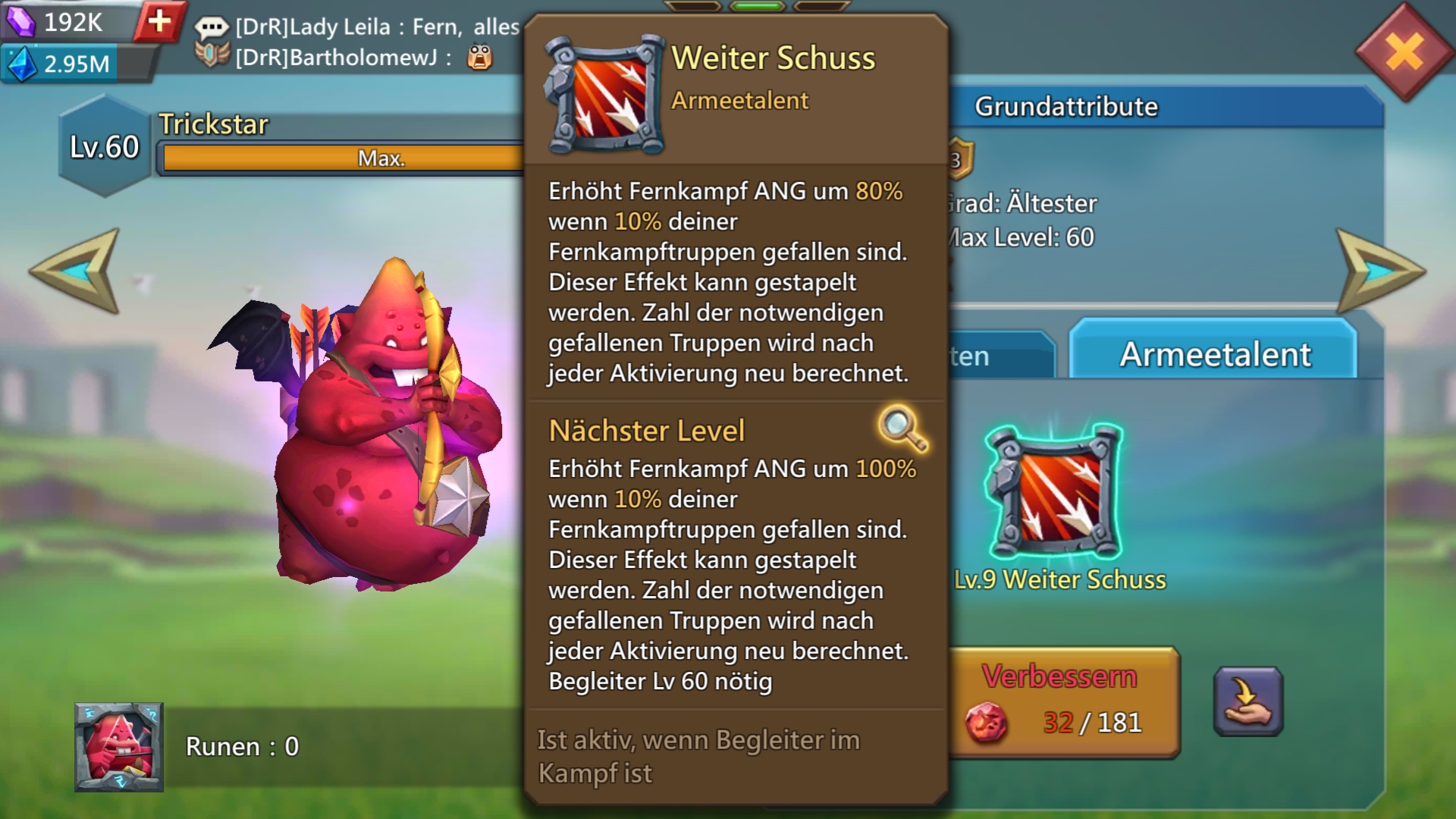Close the Trickstar familiar screen
This screenshot has width=1456, height=819.
1405,52
